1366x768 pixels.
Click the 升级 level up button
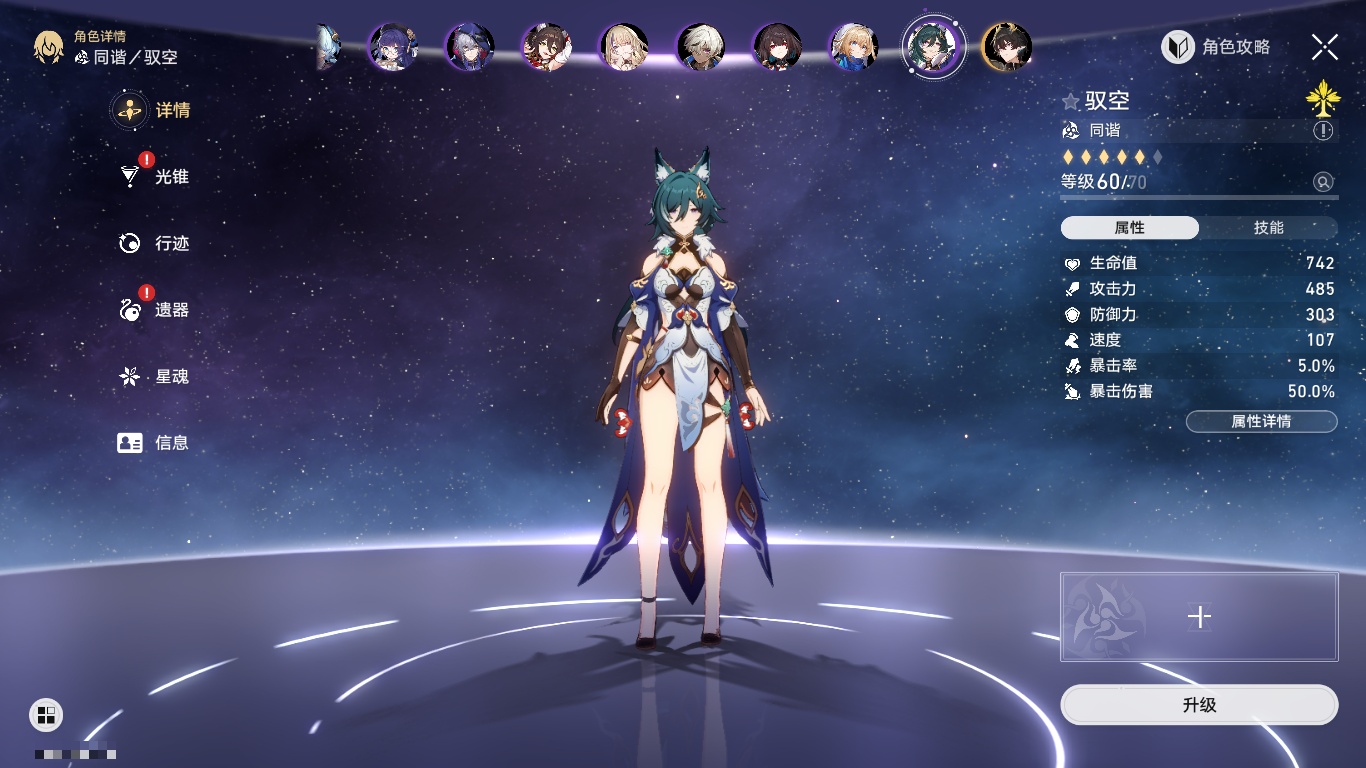pos(1199,705)
